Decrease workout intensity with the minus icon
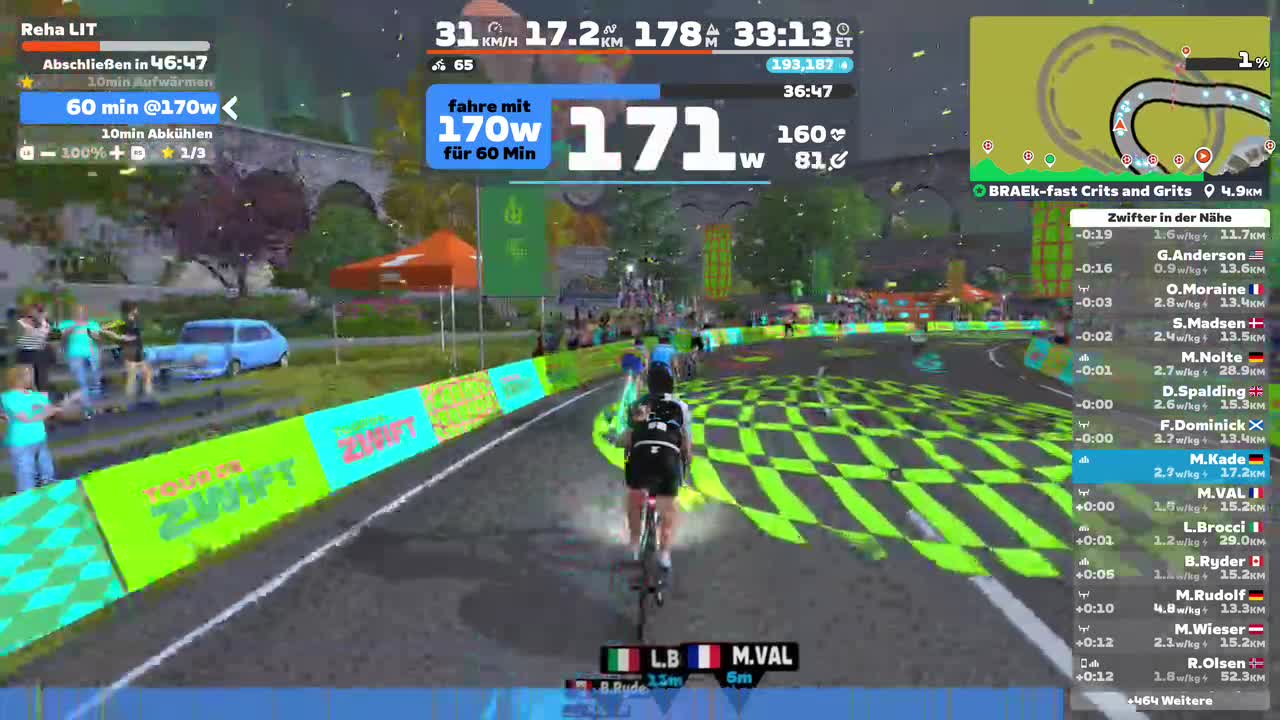The image size is (1280, 720). point(47,153)
